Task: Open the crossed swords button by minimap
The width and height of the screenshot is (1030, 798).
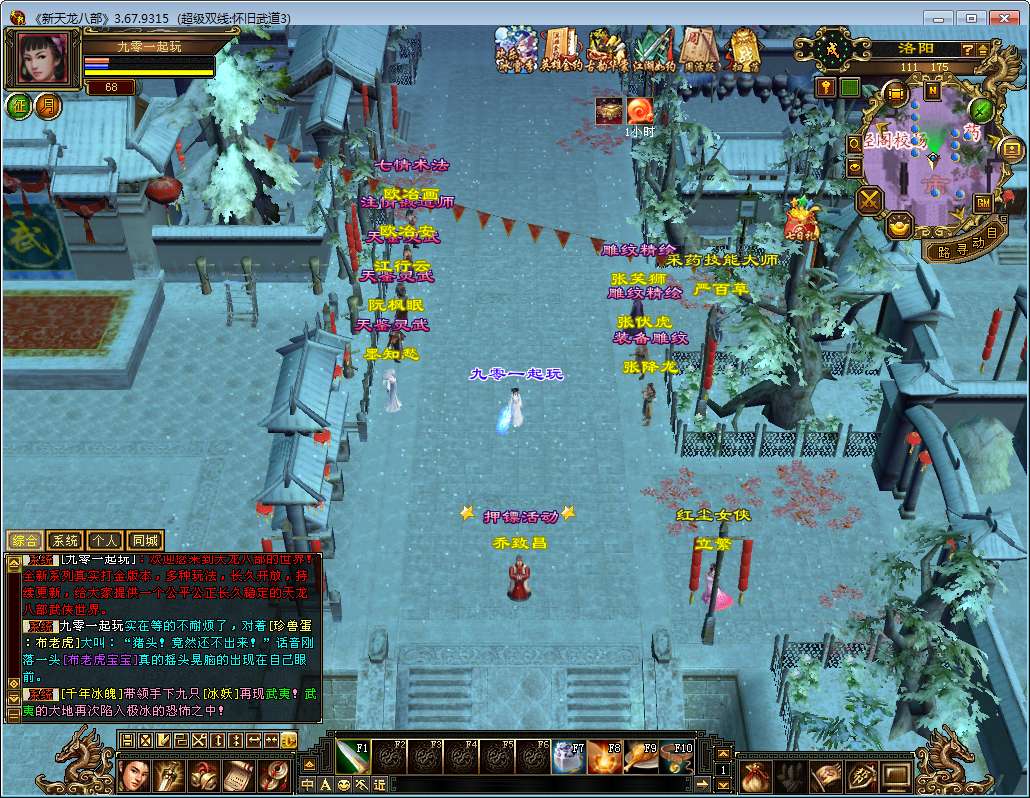Action: click(869, 201)
